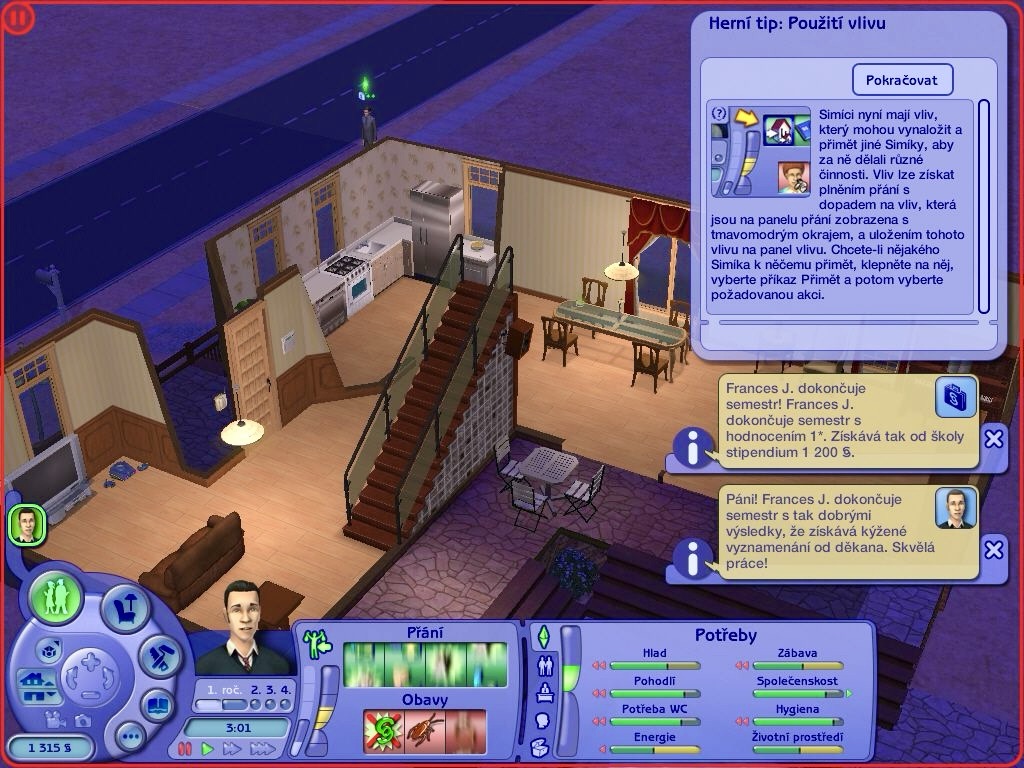Switch to Live mode with the two Sims icon
The height and width of the screenshot is (768, 1024).
[x=57, y=597]
